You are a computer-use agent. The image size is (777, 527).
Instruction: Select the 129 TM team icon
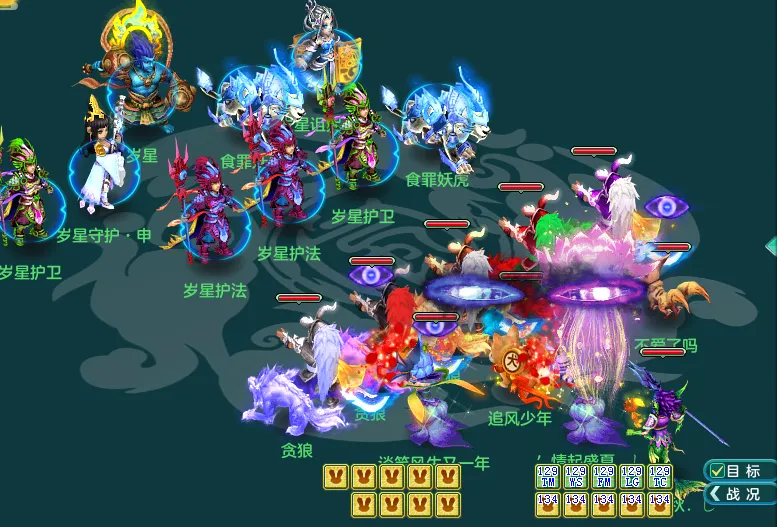(x=548, y=476)
